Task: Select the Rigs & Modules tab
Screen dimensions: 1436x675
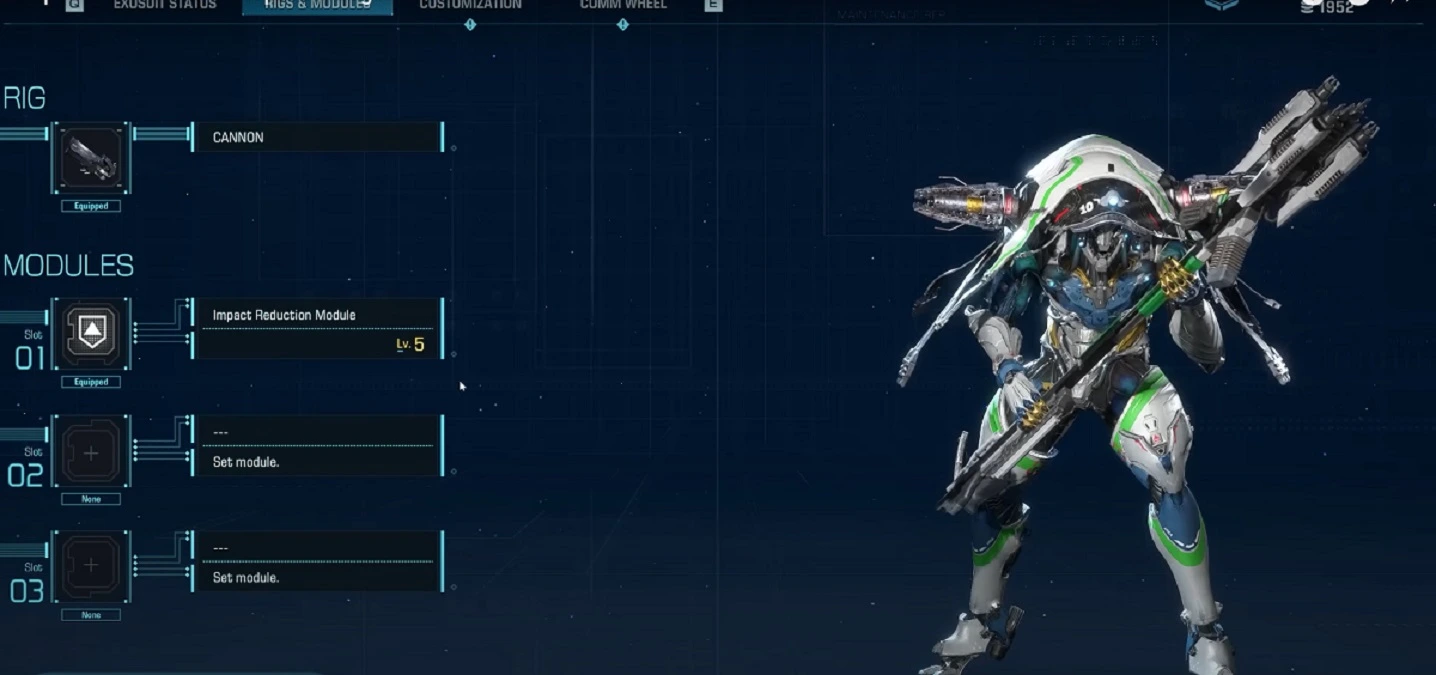Action: click(x=317, y=5)
